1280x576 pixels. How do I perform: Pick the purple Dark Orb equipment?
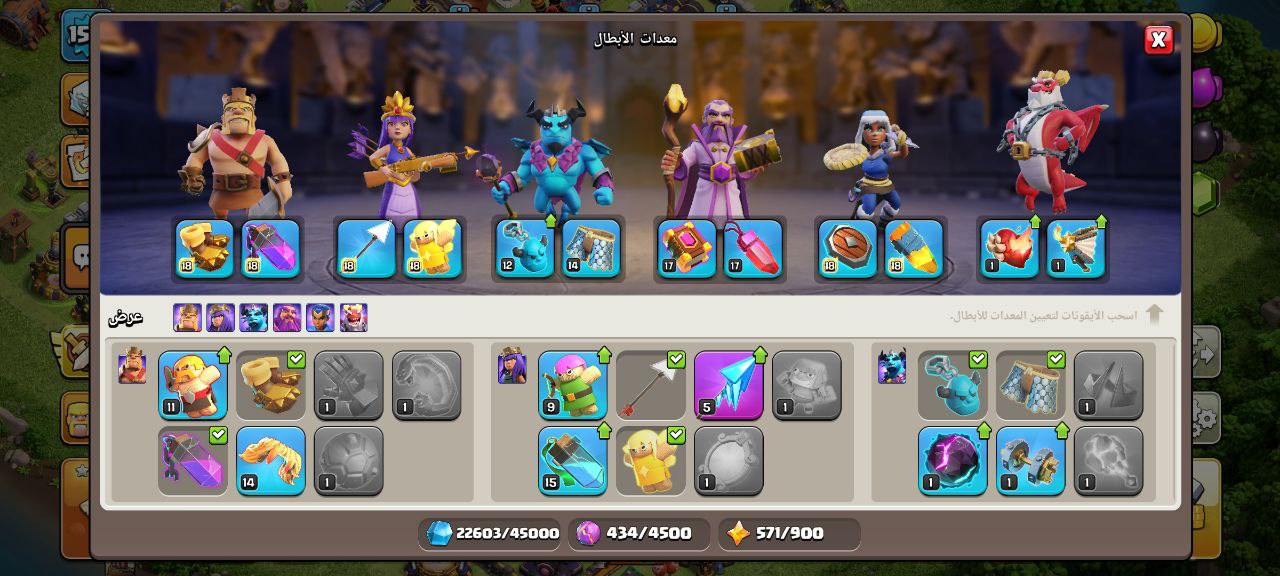[x=952, y=461]
